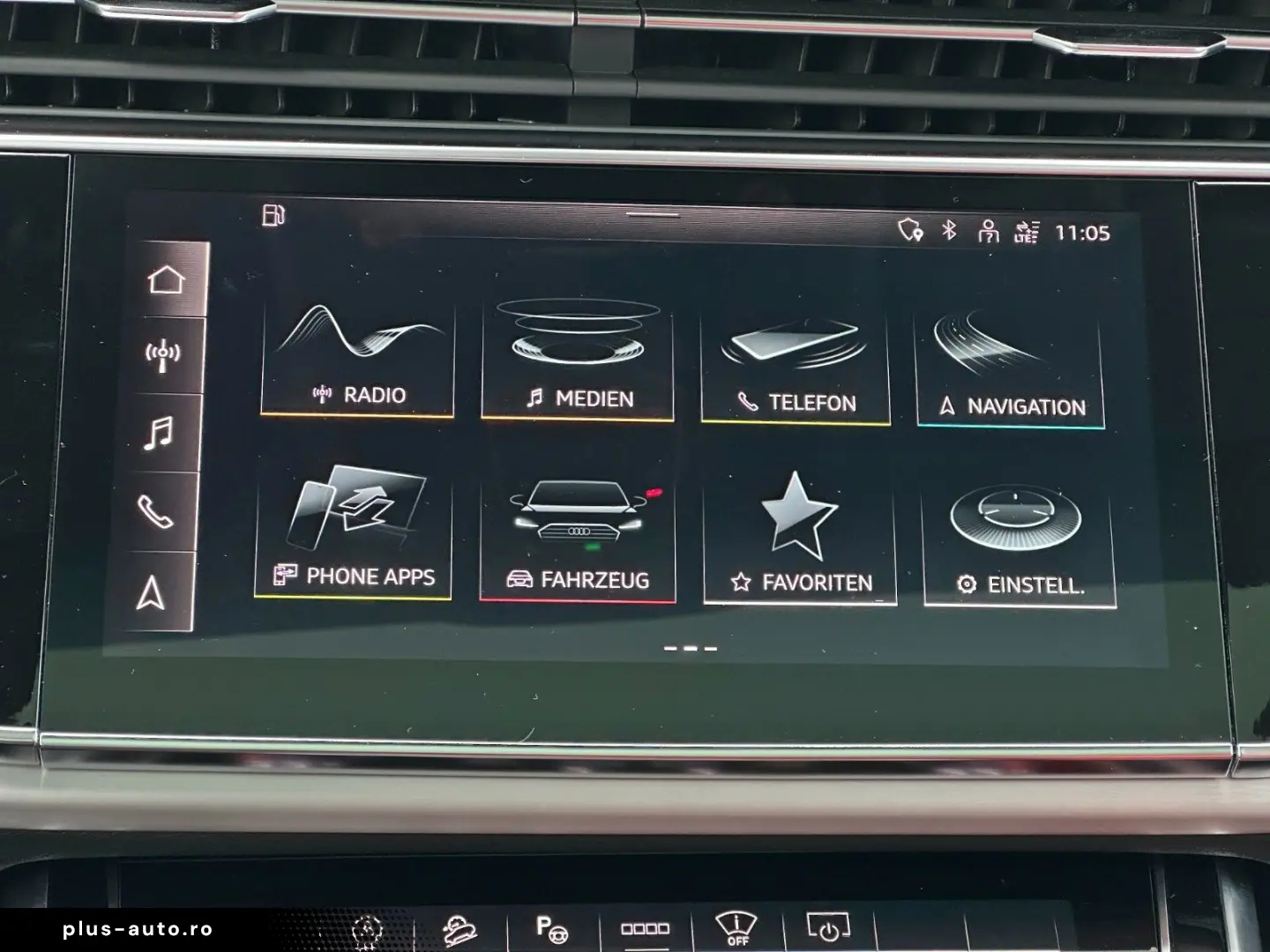
Task: Click the fuel pump icon in the status bar
Action: 273,215
